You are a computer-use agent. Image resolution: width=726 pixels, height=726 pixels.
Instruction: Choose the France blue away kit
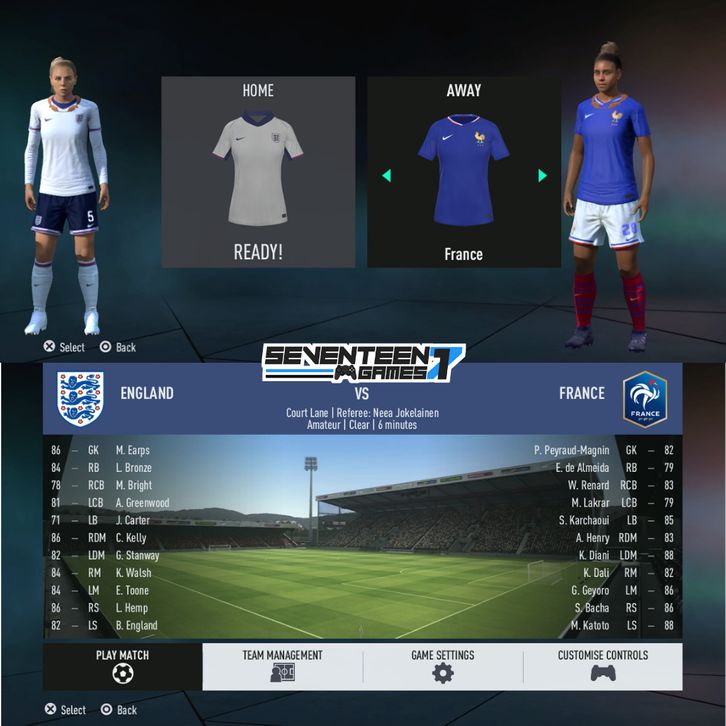coord(463,168)
